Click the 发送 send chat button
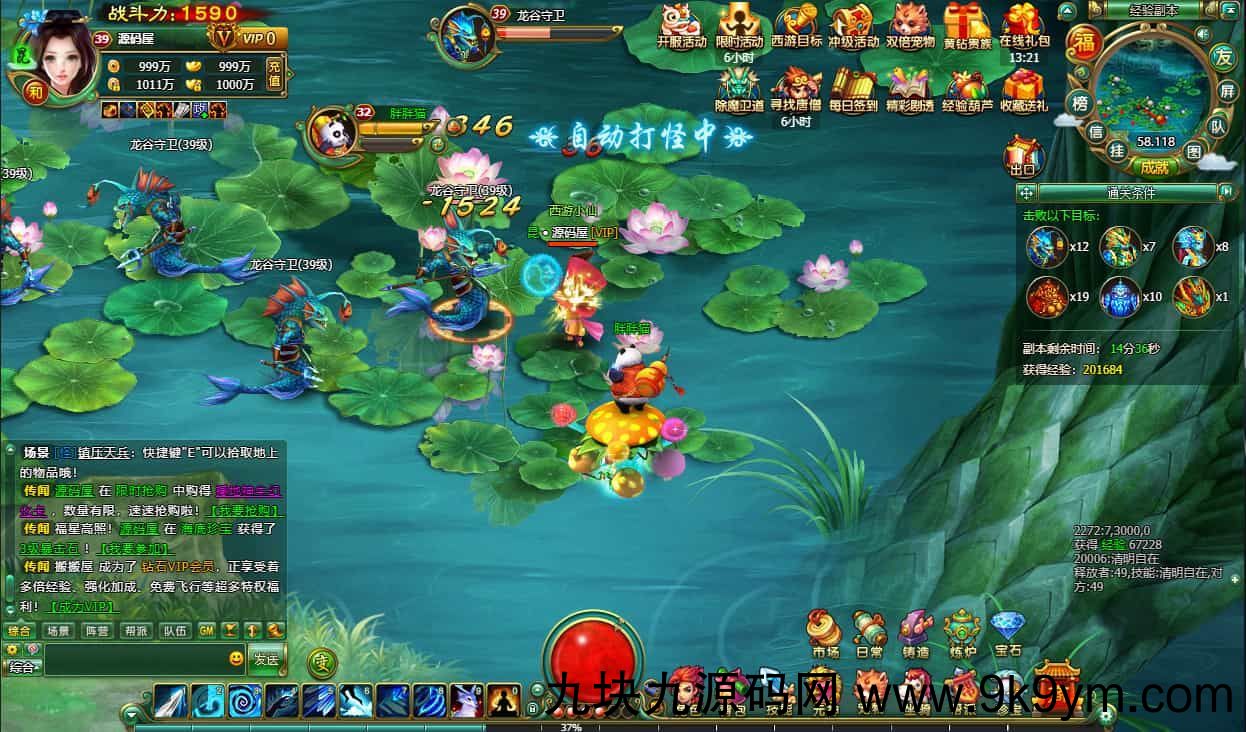Screen dimensions: 1246x732 click(x=266, y=659)
